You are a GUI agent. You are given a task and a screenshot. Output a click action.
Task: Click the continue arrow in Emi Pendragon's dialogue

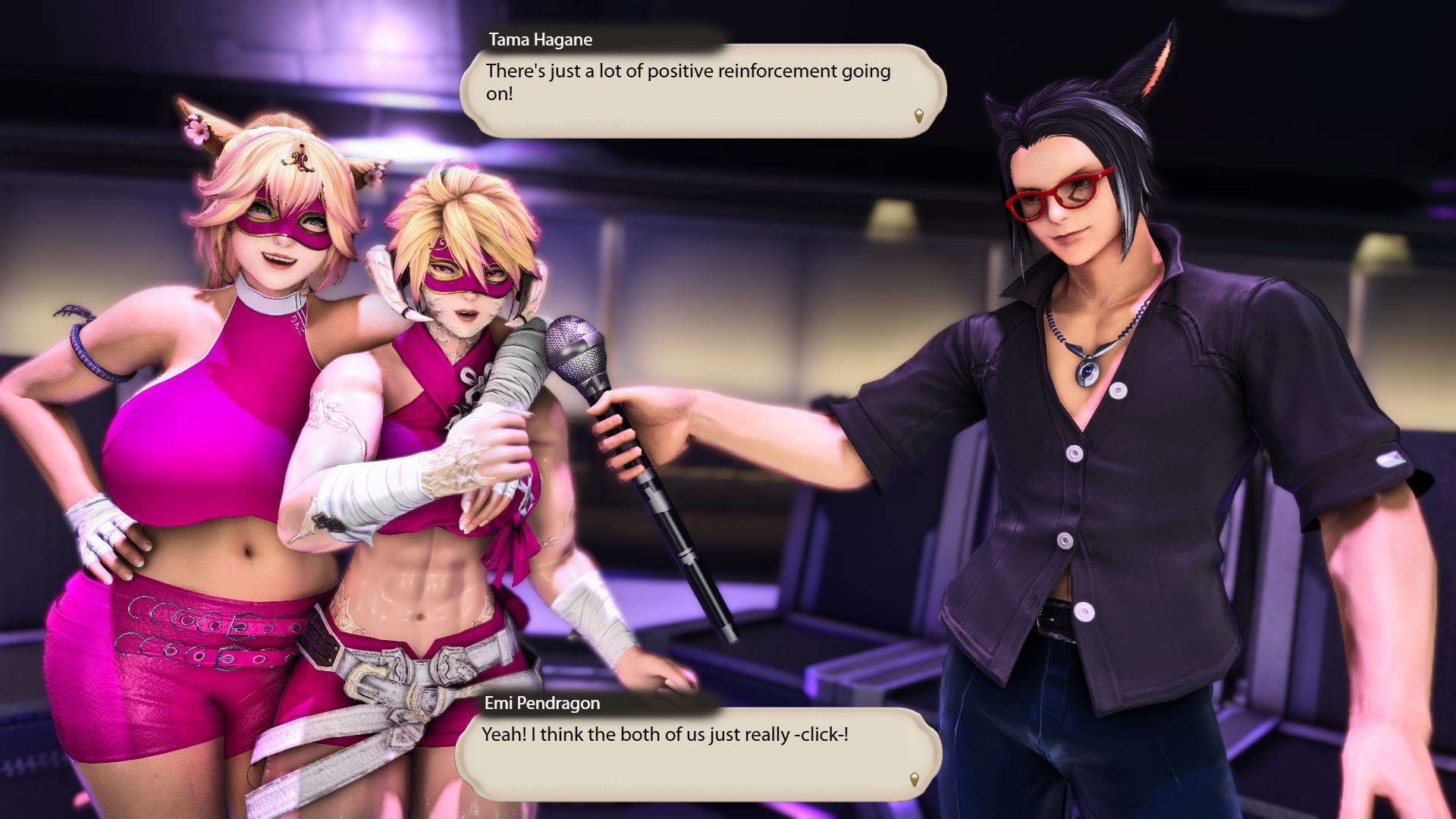pos(914,780)
